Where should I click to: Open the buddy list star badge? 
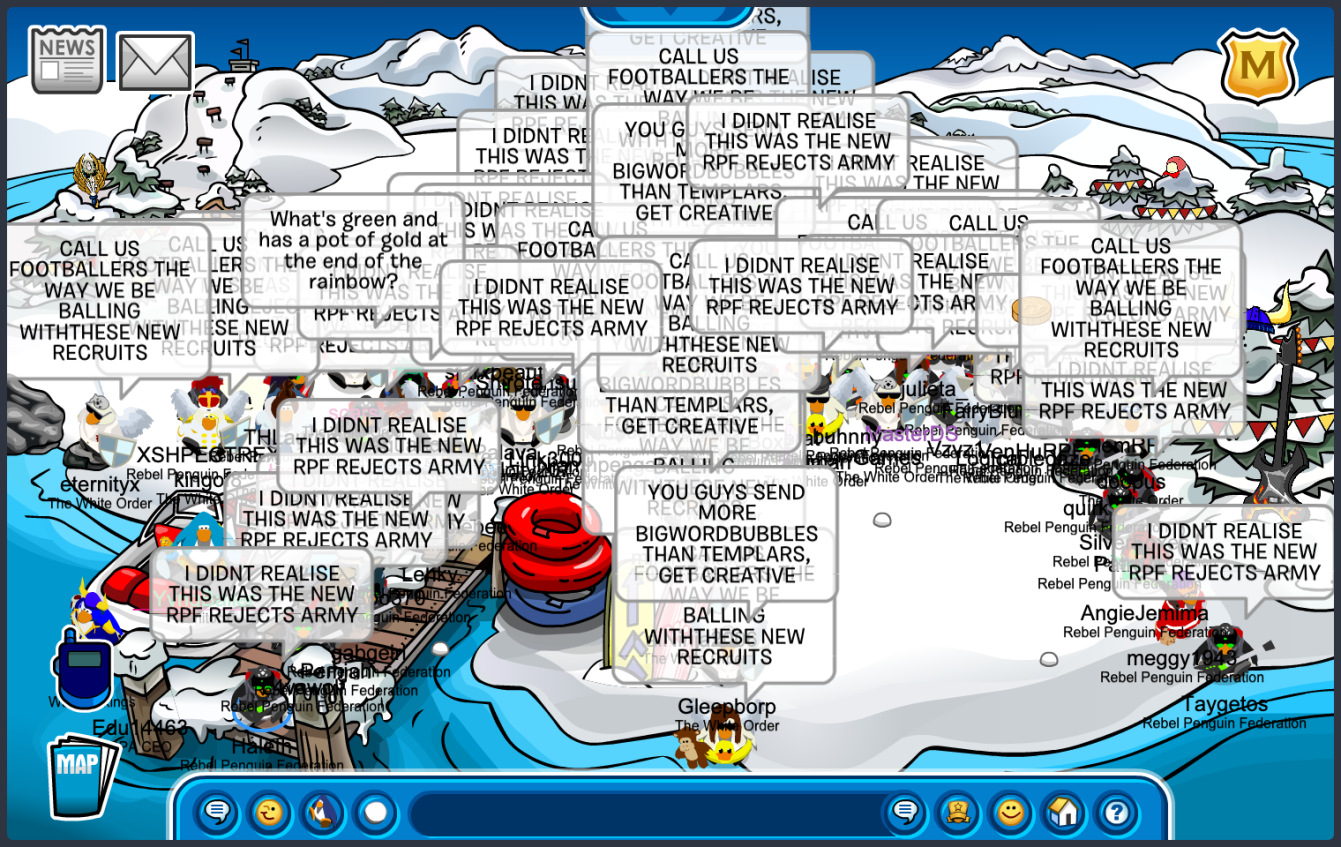click(x=957, y=811)
